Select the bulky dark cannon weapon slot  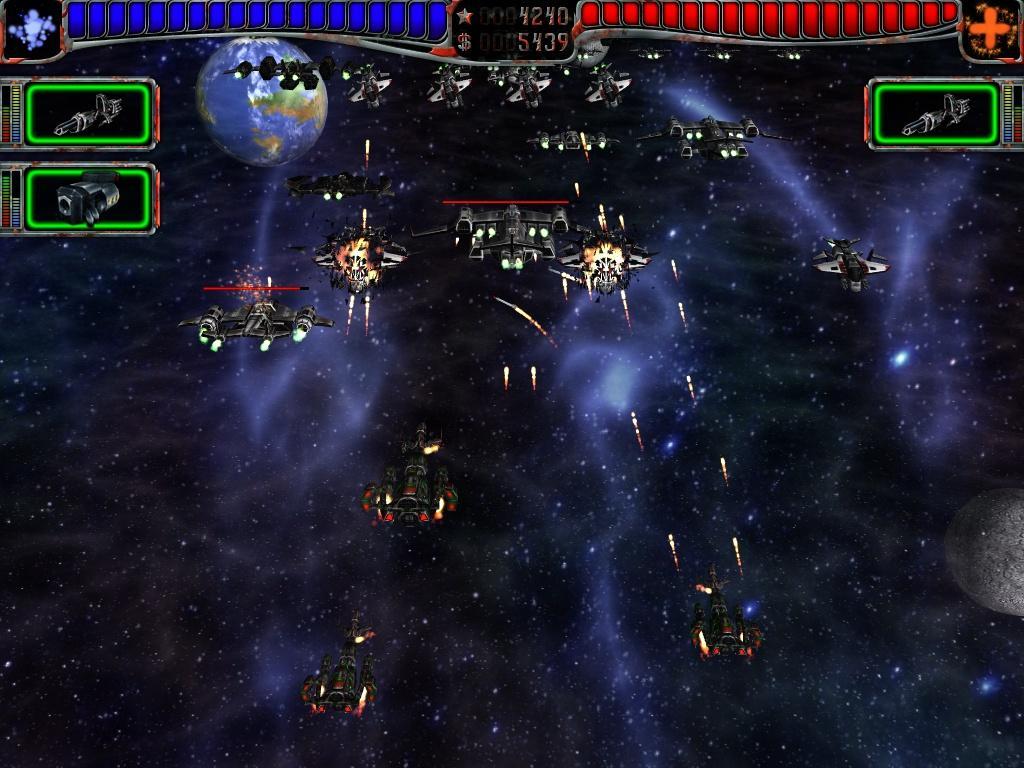pyautogui.click(x=89, y=197)
